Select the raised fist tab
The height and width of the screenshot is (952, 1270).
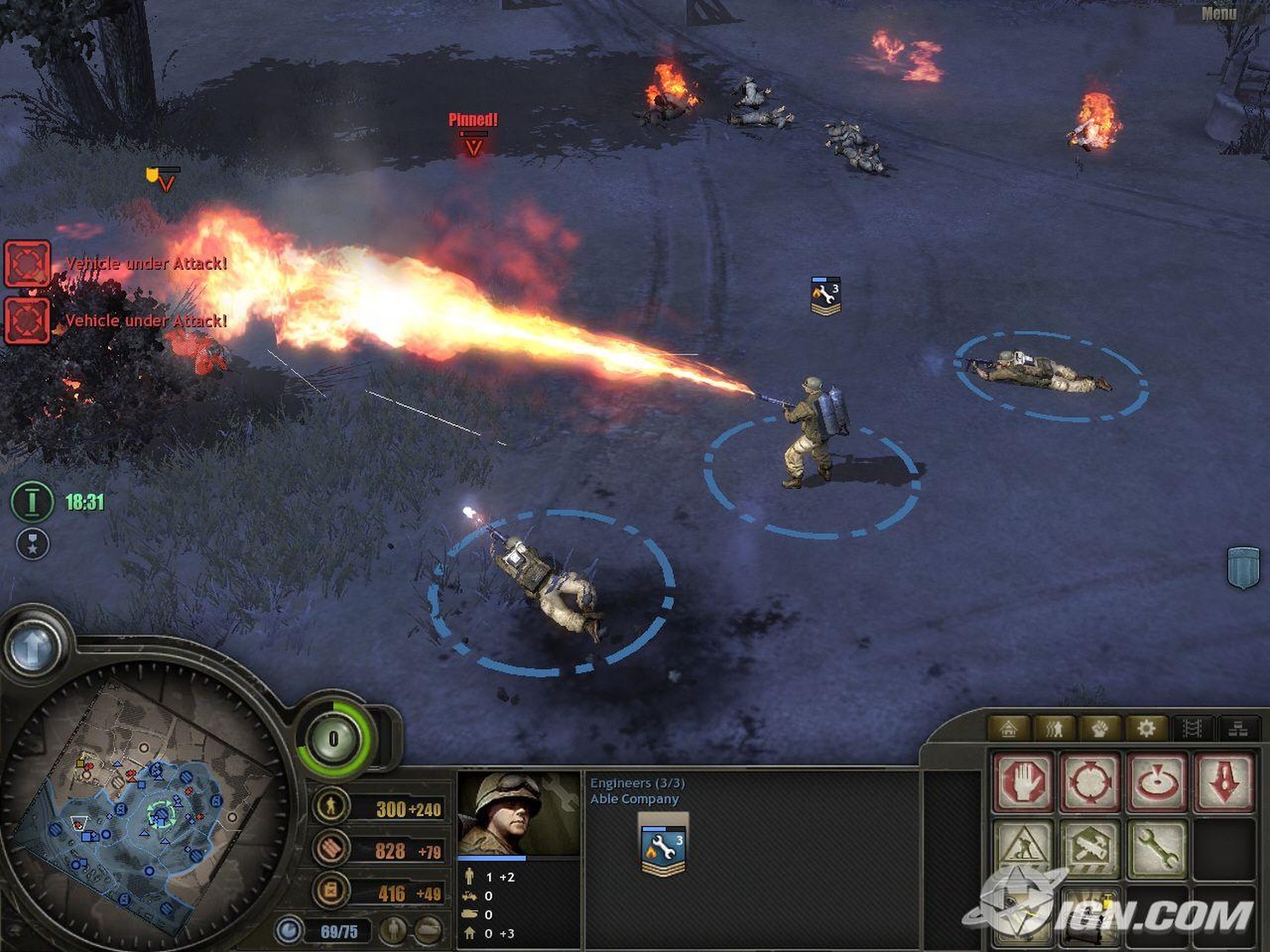(x=1100, y=728)
